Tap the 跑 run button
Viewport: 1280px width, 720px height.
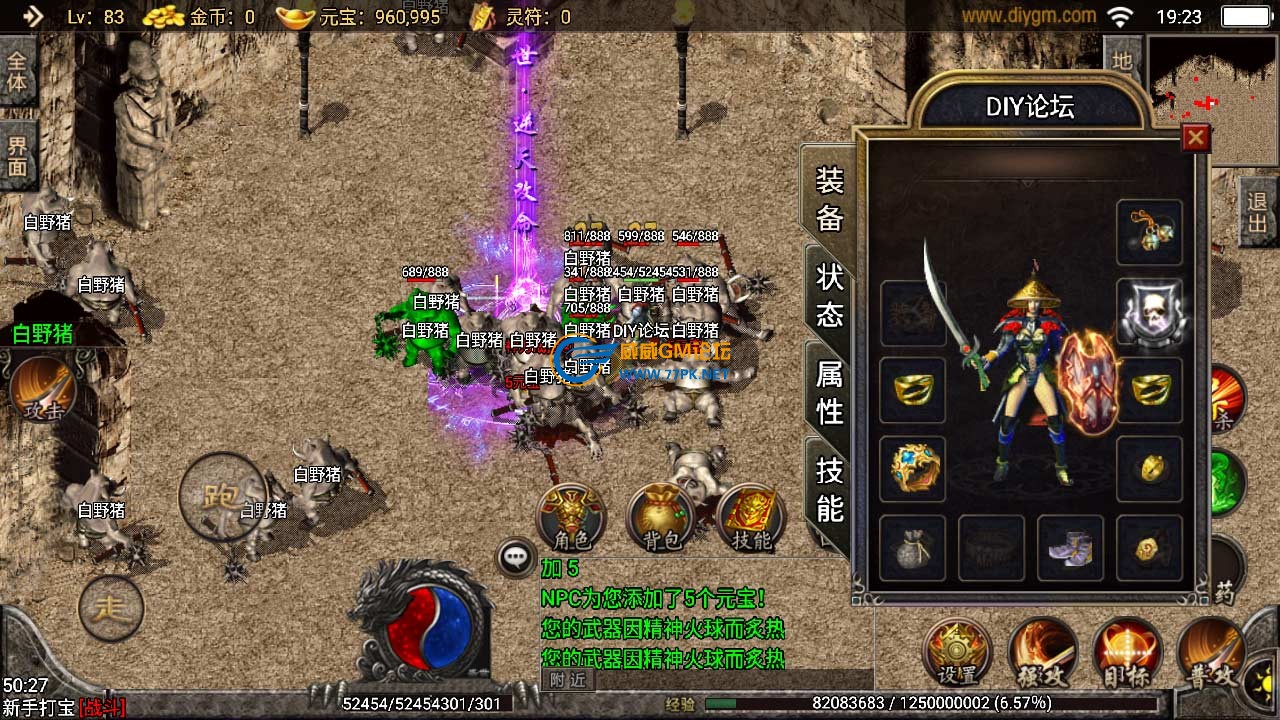221,496
